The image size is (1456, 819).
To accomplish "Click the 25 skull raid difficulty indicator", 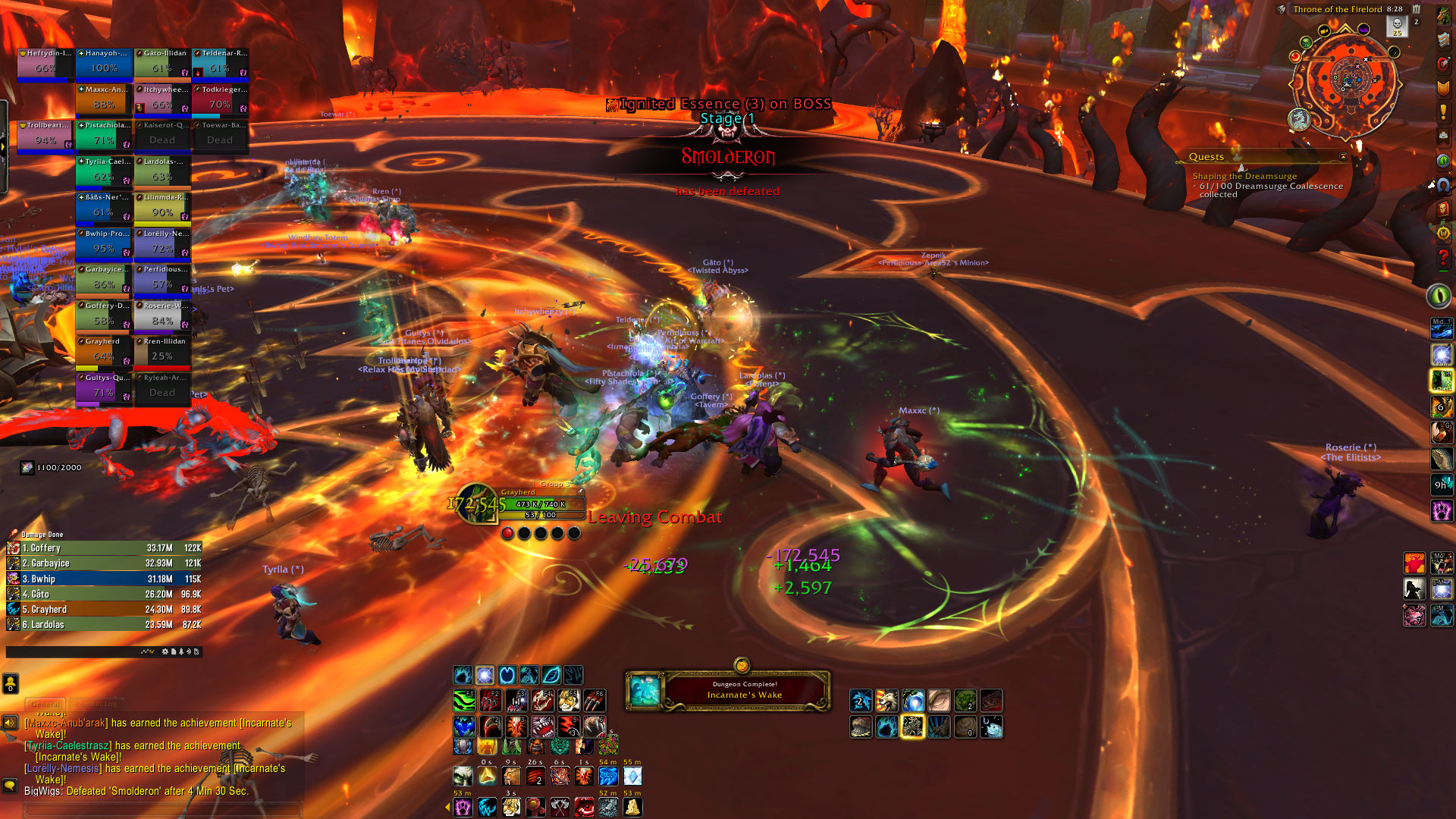I will click(x=1397, y=27).
